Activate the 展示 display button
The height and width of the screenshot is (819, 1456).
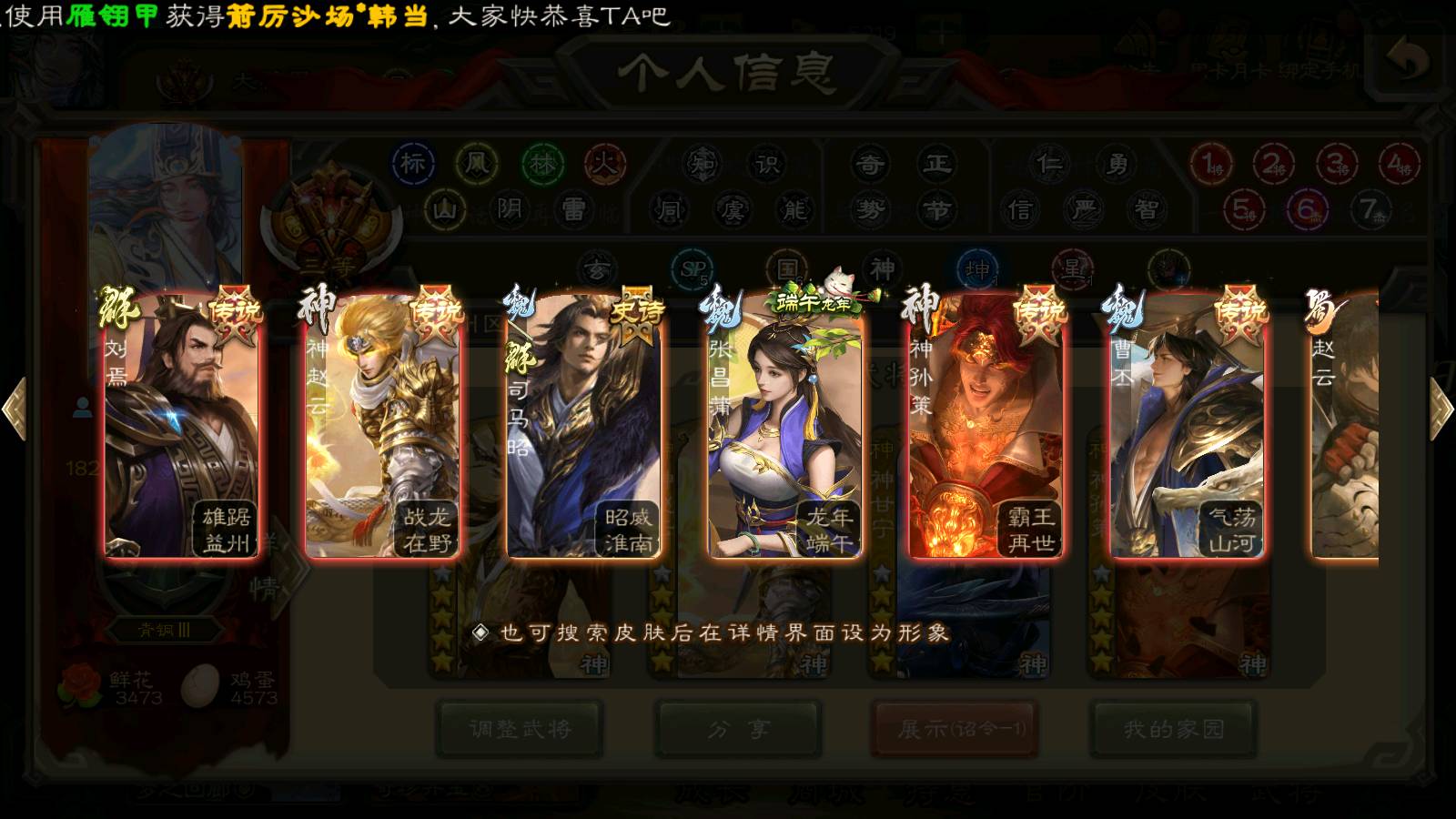click(955, 729)
